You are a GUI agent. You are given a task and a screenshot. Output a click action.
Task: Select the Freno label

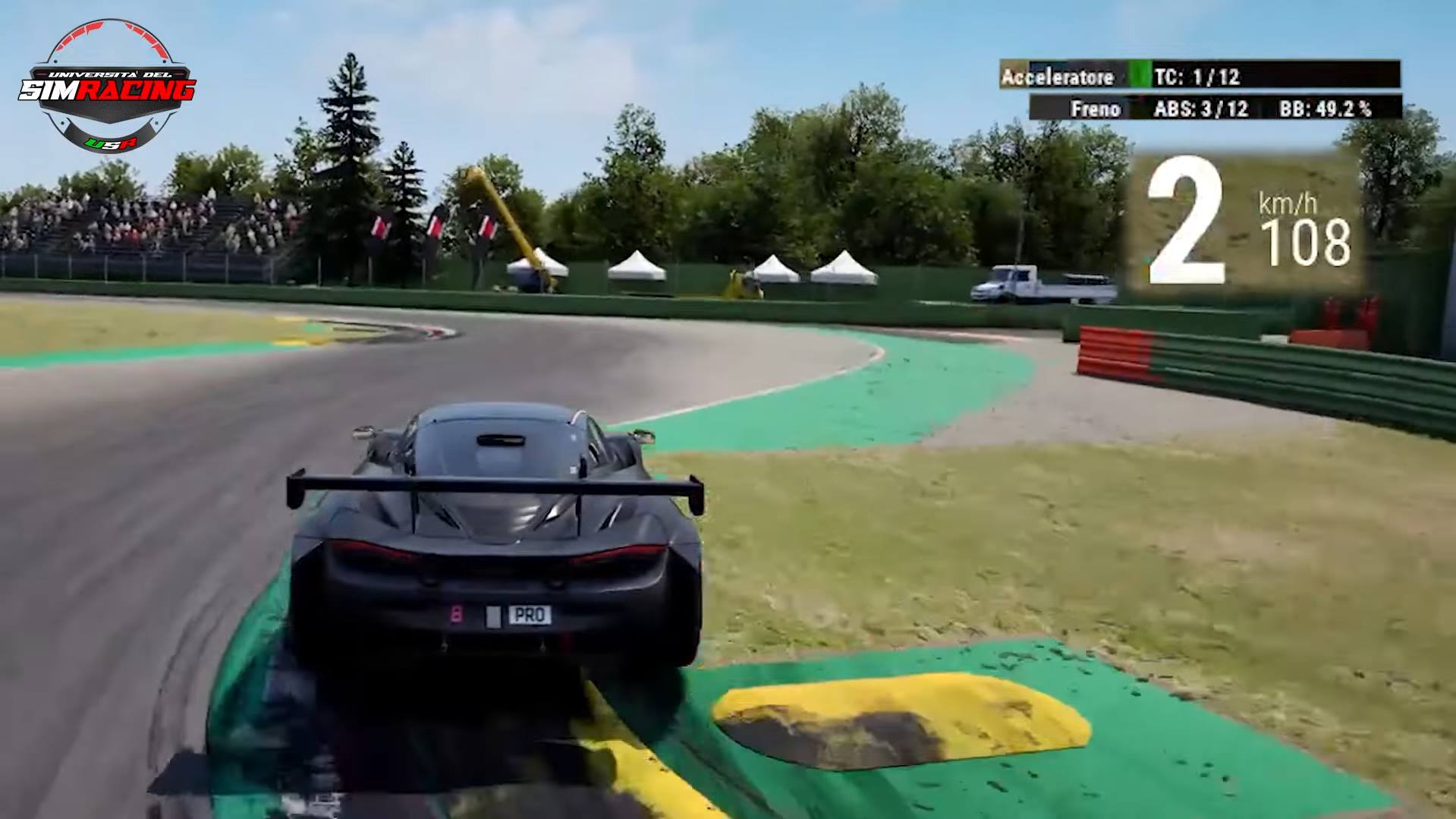click(x=1095, y=109)
